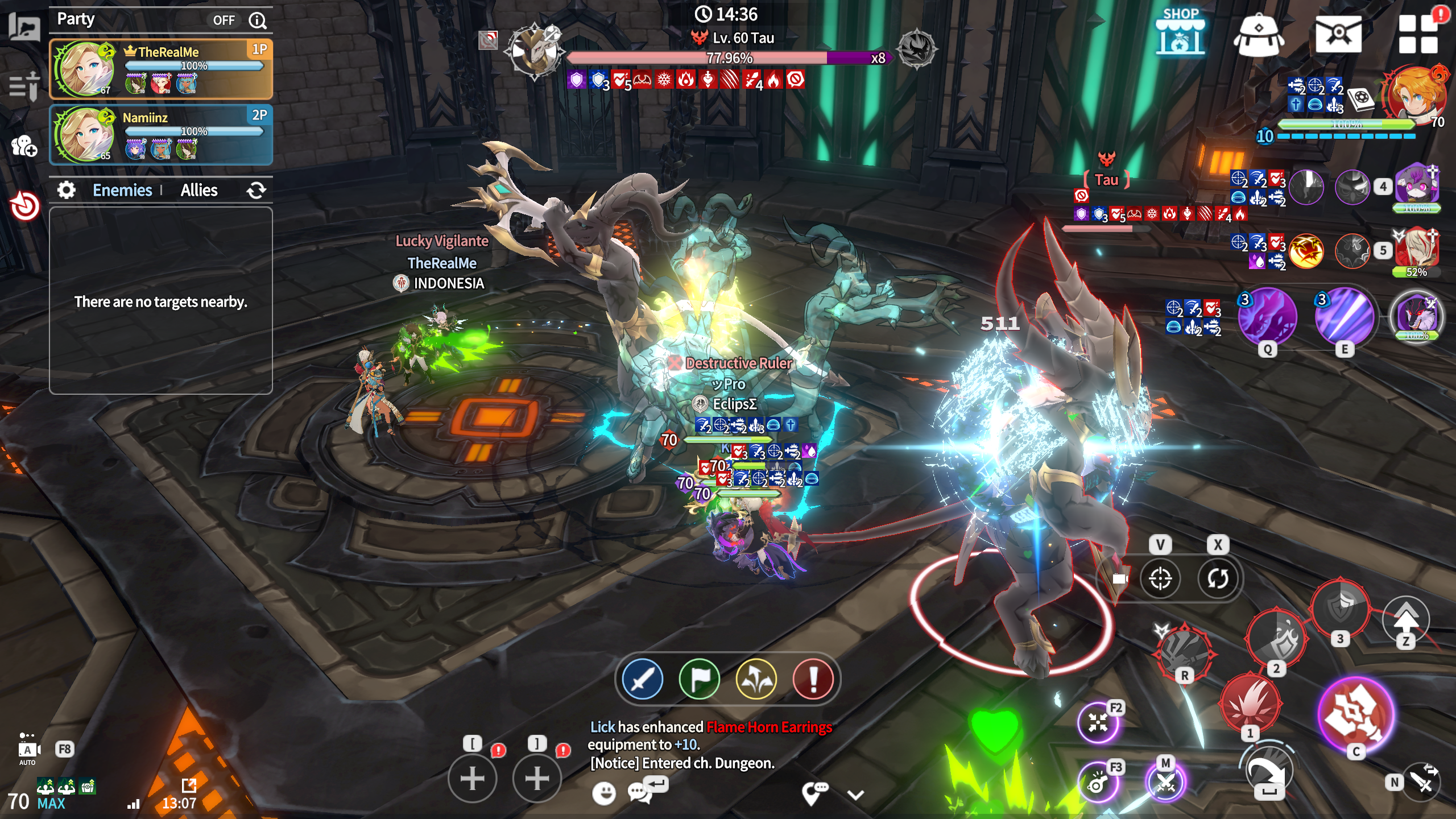The width and height of the screenshot is (1456, 819).
Task: Use the purple slash E skill
Action: pyautogui.click(x=1345, y=316)
